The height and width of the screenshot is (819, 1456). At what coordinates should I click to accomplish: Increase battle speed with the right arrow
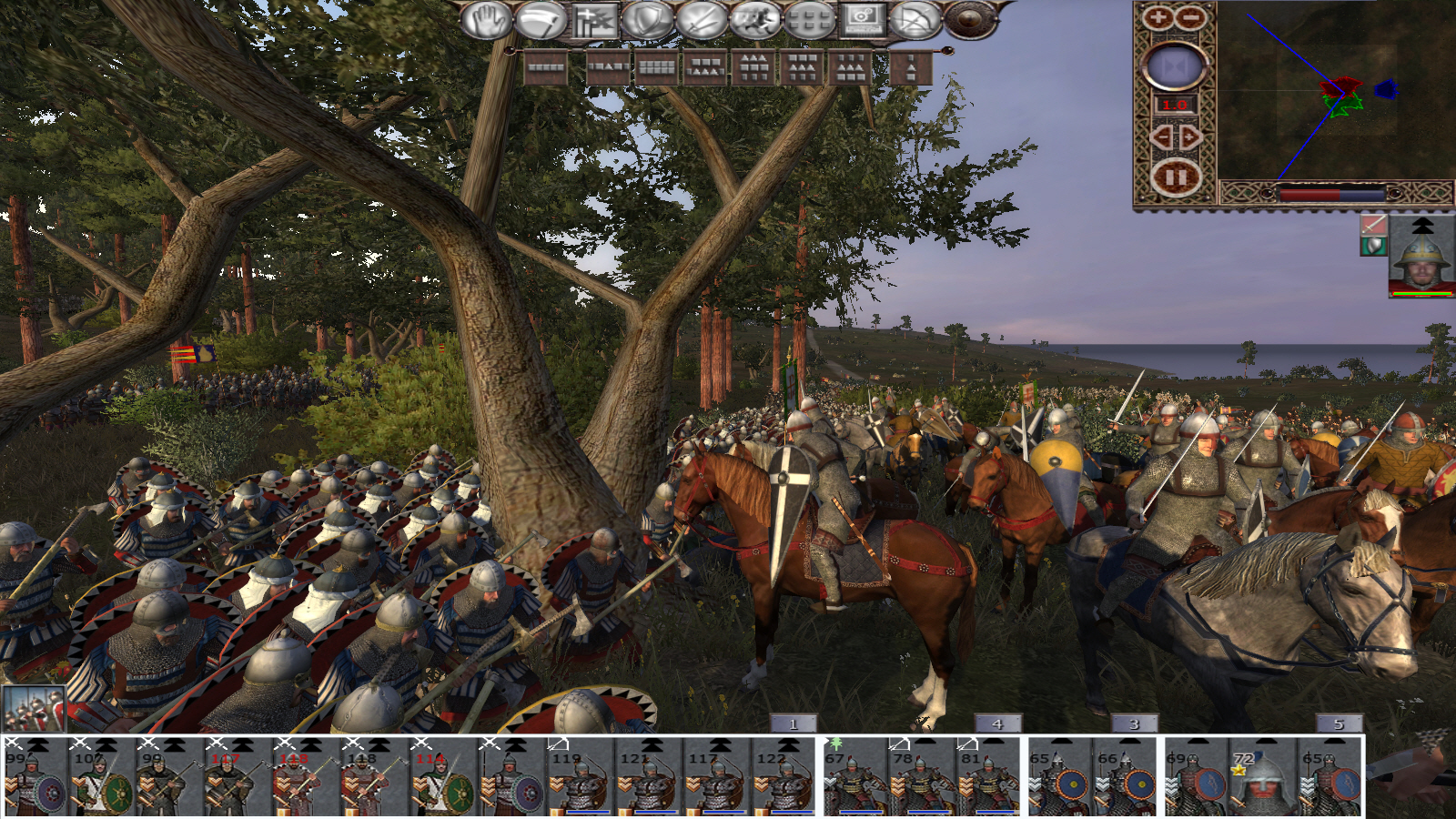(x=1190, y=137)
